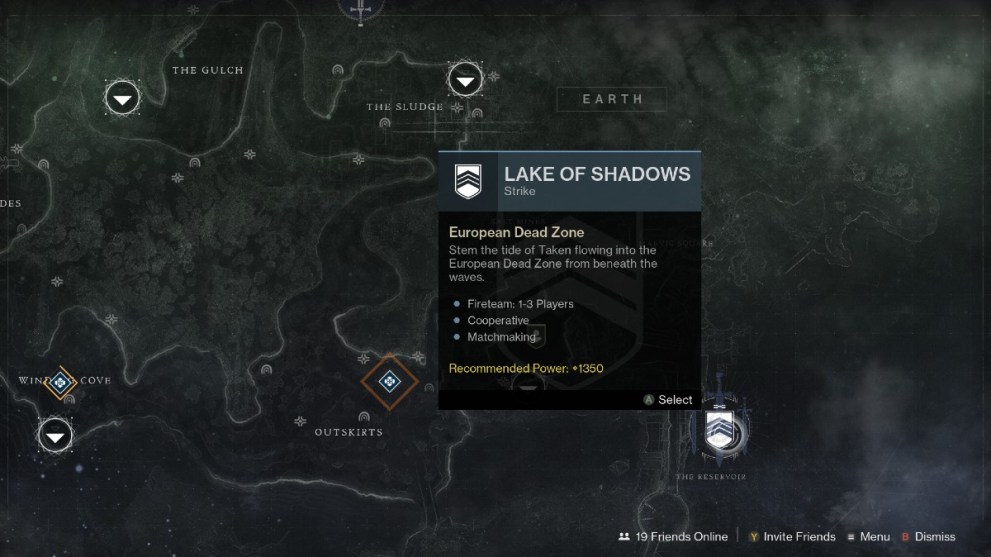Open the 19 Friends Online roster

click(673, 537)
